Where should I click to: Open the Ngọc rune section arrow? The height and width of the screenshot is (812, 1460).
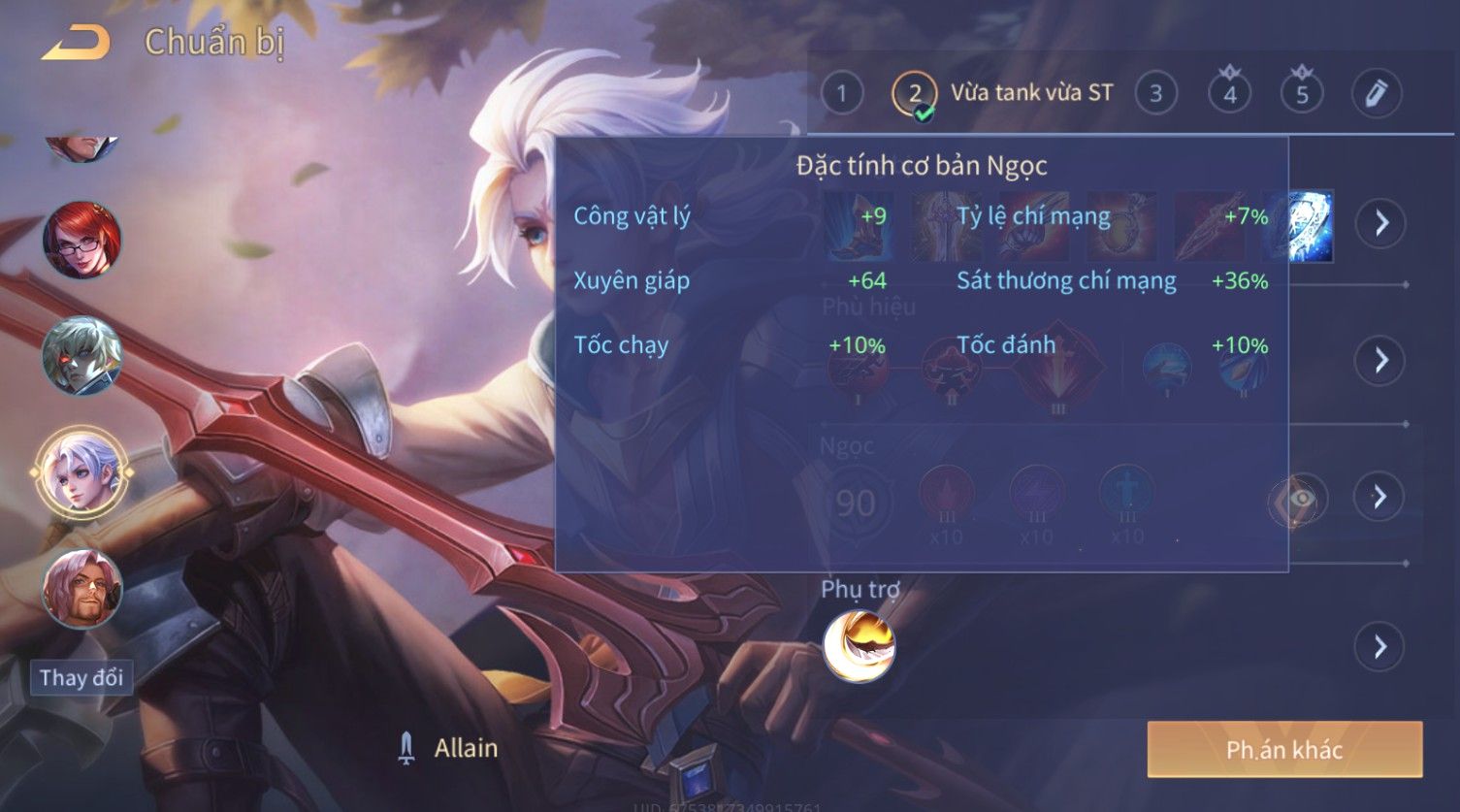coord(1379,498)
